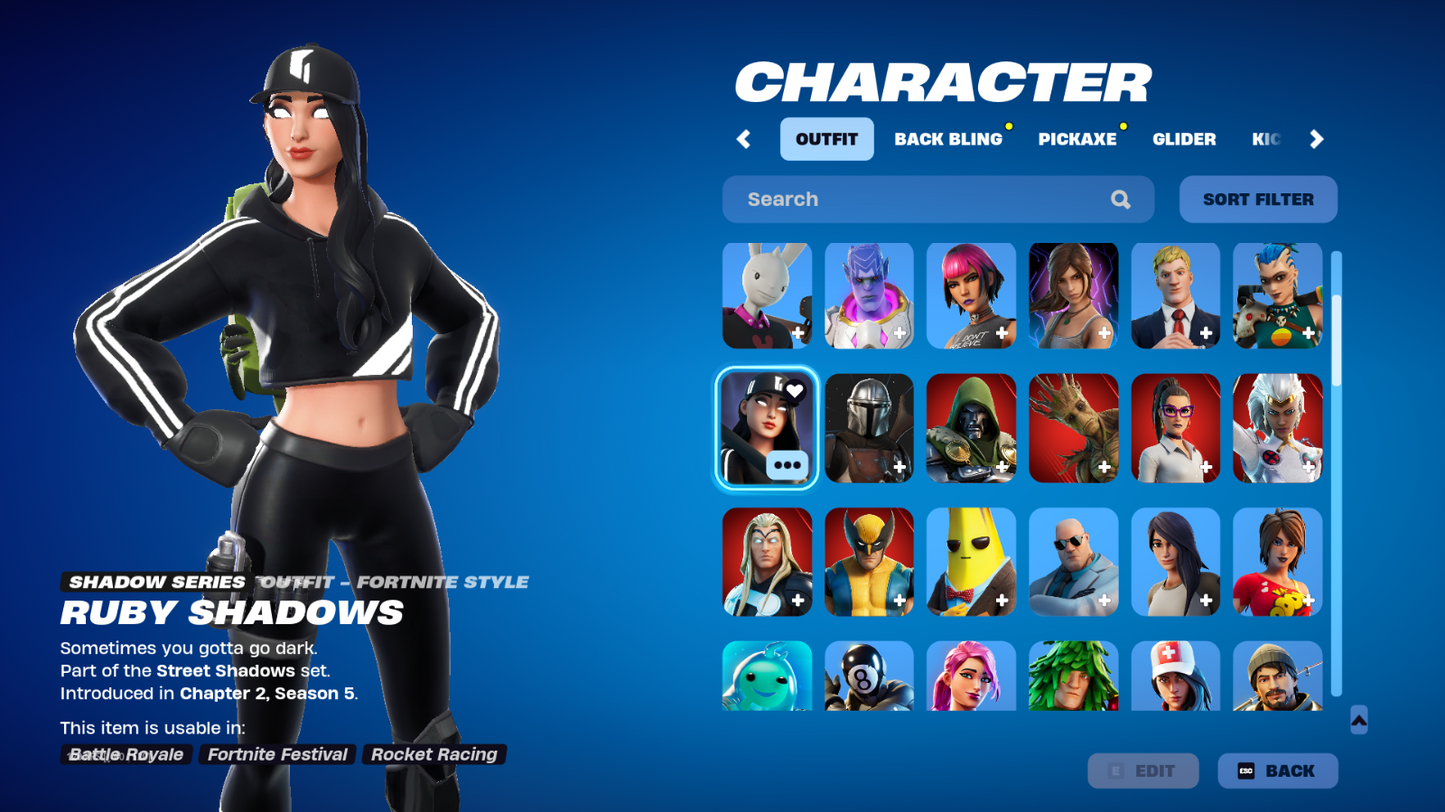Click the Back button
The image size is (1445, 812).
[1276, 770]
